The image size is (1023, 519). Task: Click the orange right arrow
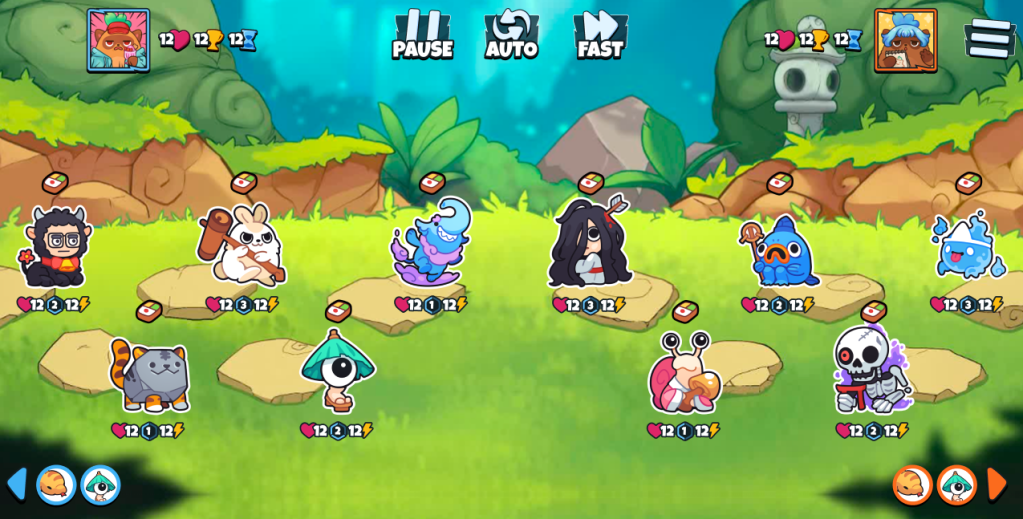pos(997,484)
